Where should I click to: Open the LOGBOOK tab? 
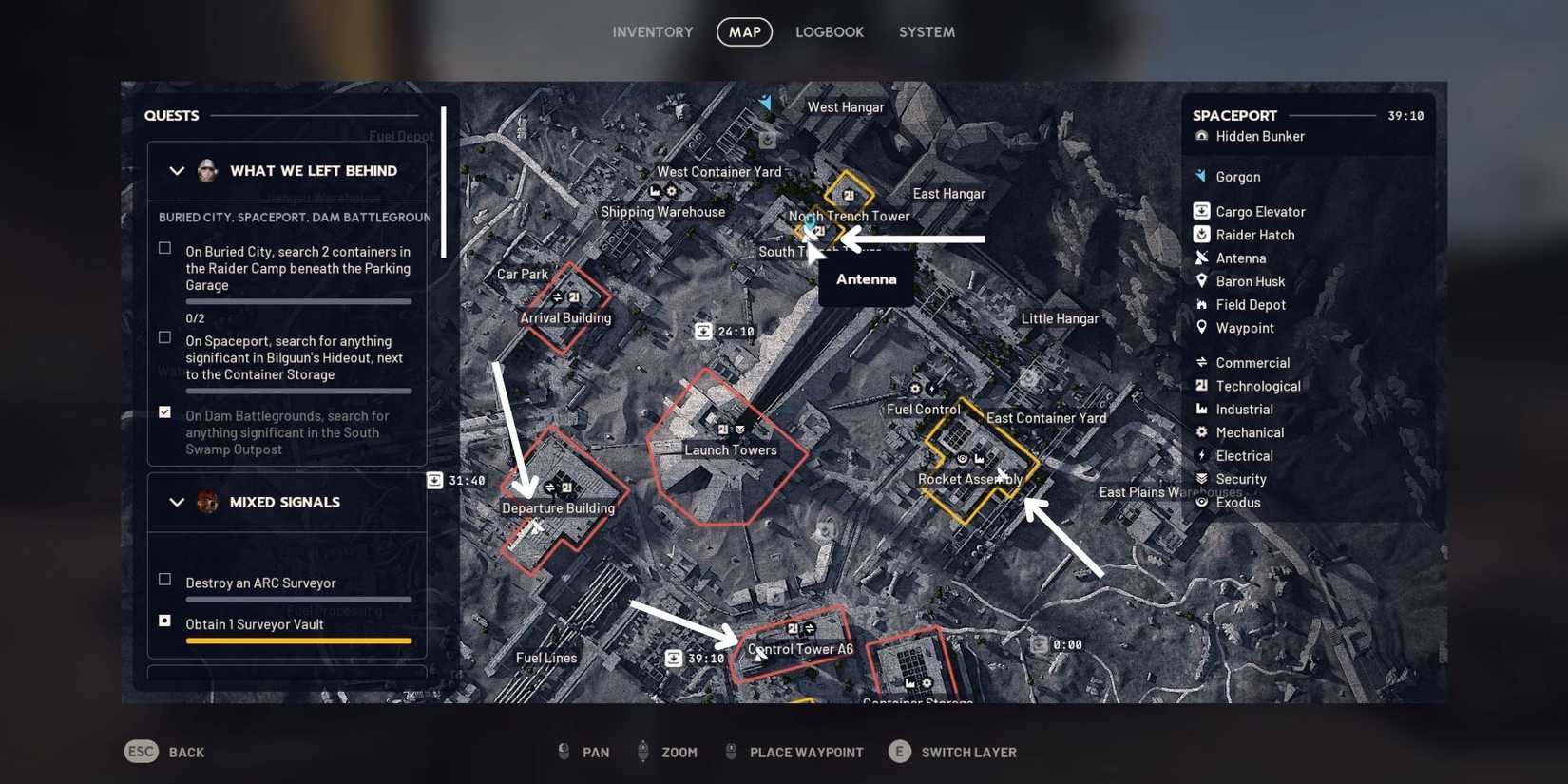829,31
